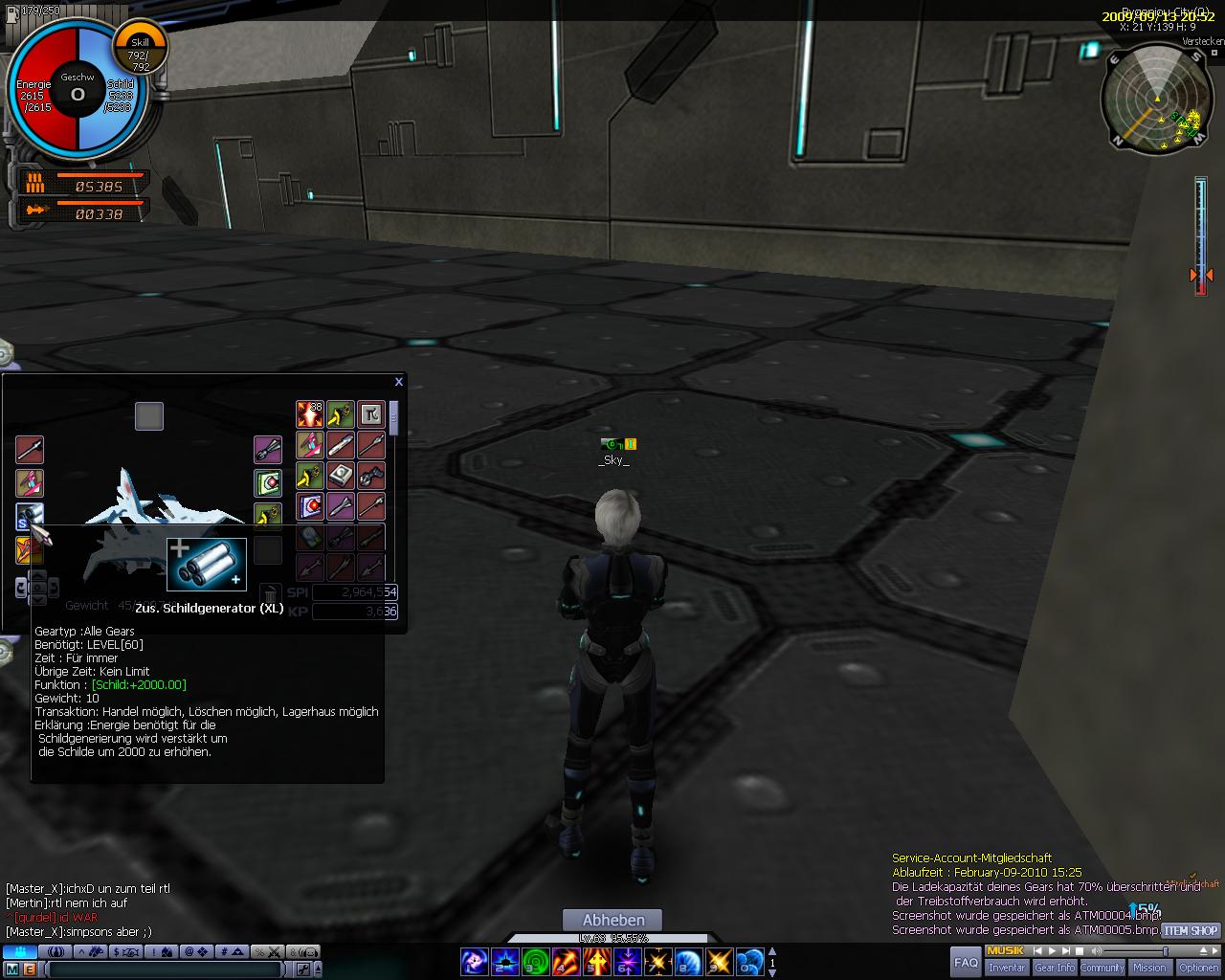Select the inventory item with count 38

tap(309, 414)
